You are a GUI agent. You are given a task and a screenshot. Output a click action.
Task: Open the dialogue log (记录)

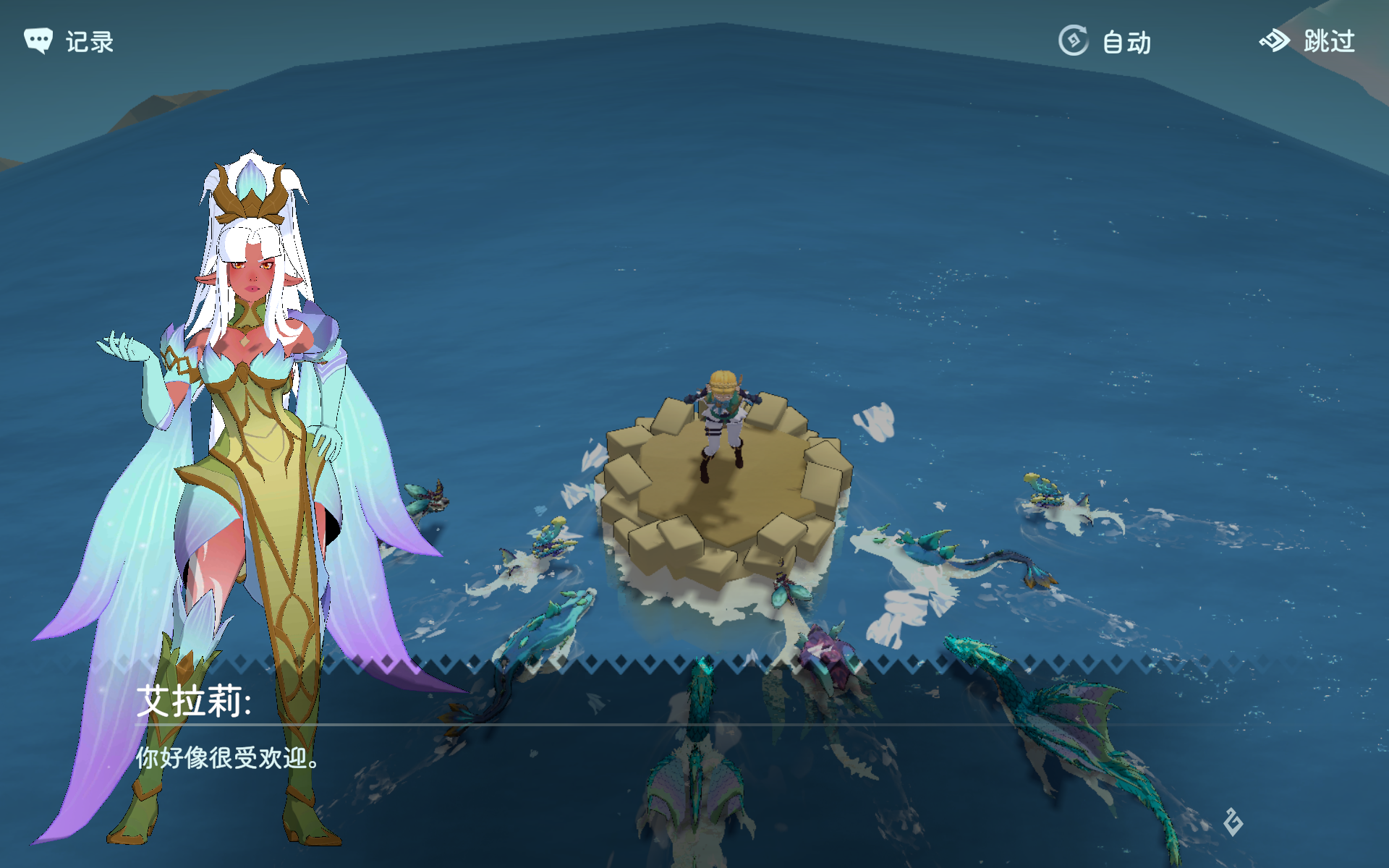69,41
